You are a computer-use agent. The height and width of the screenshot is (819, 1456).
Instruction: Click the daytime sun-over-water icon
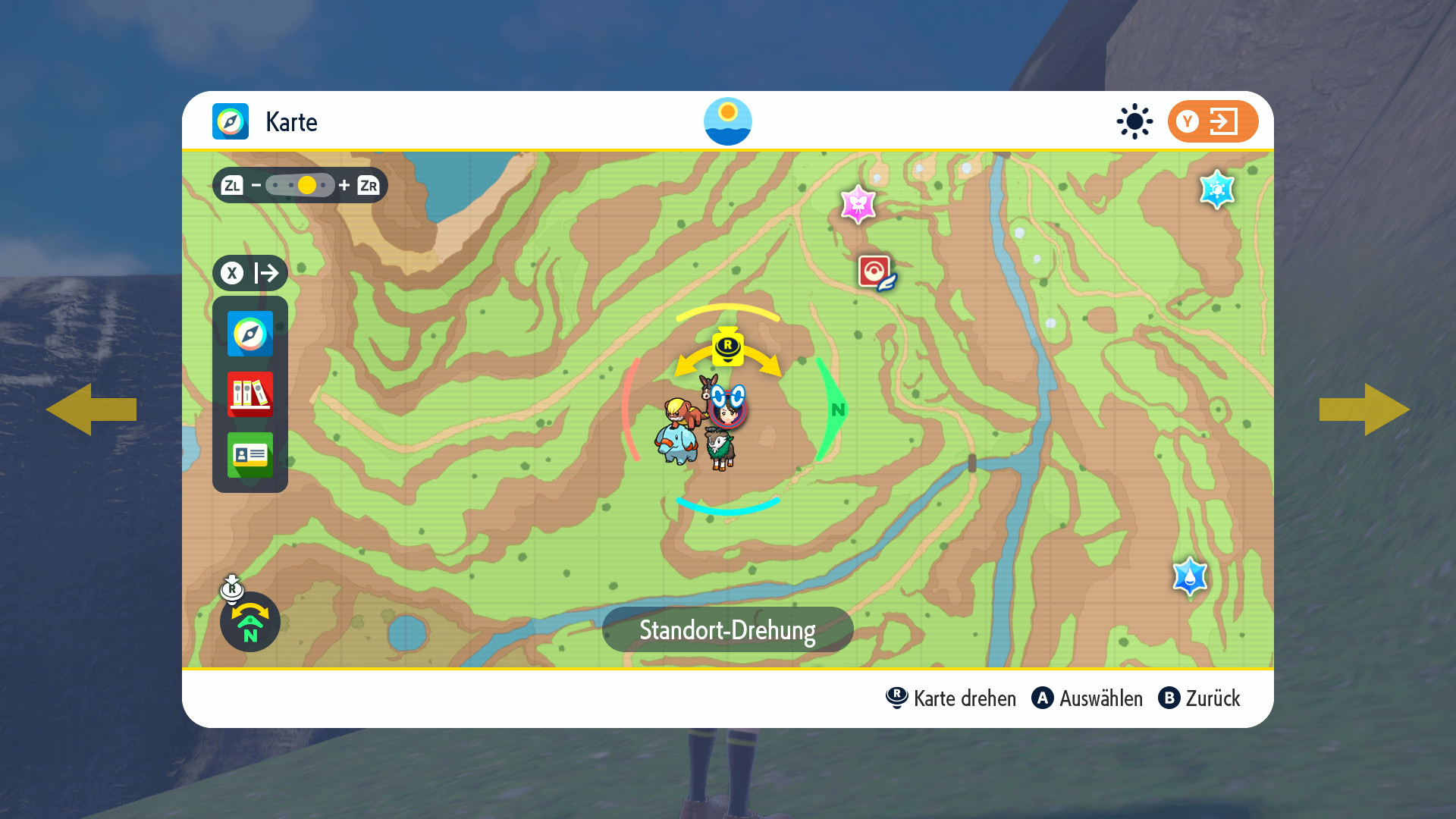(727, 121)
